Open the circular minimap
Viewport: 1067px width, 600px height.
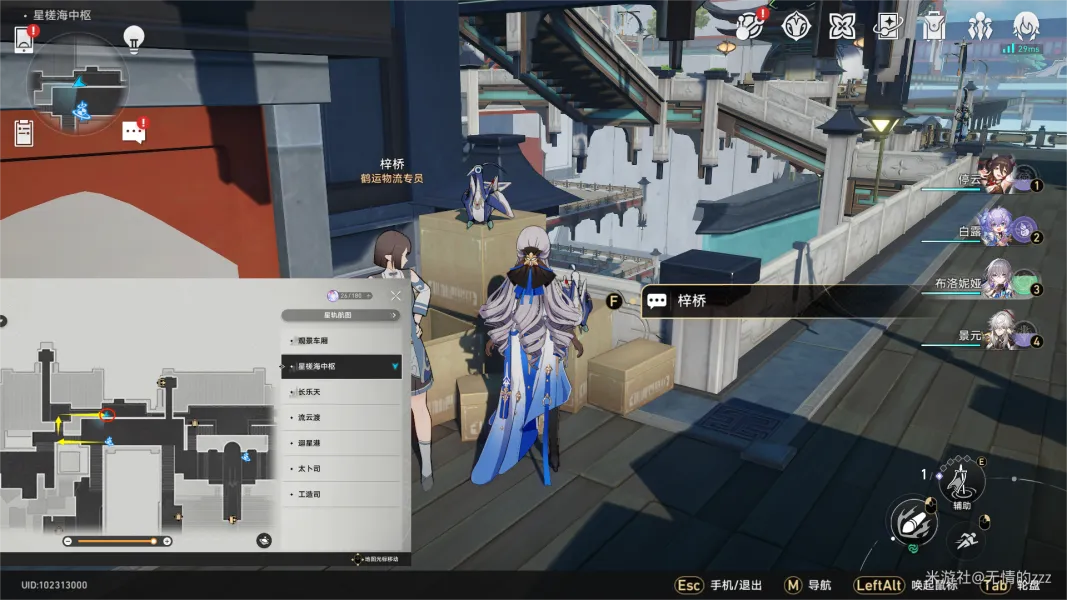click(77, 85)
